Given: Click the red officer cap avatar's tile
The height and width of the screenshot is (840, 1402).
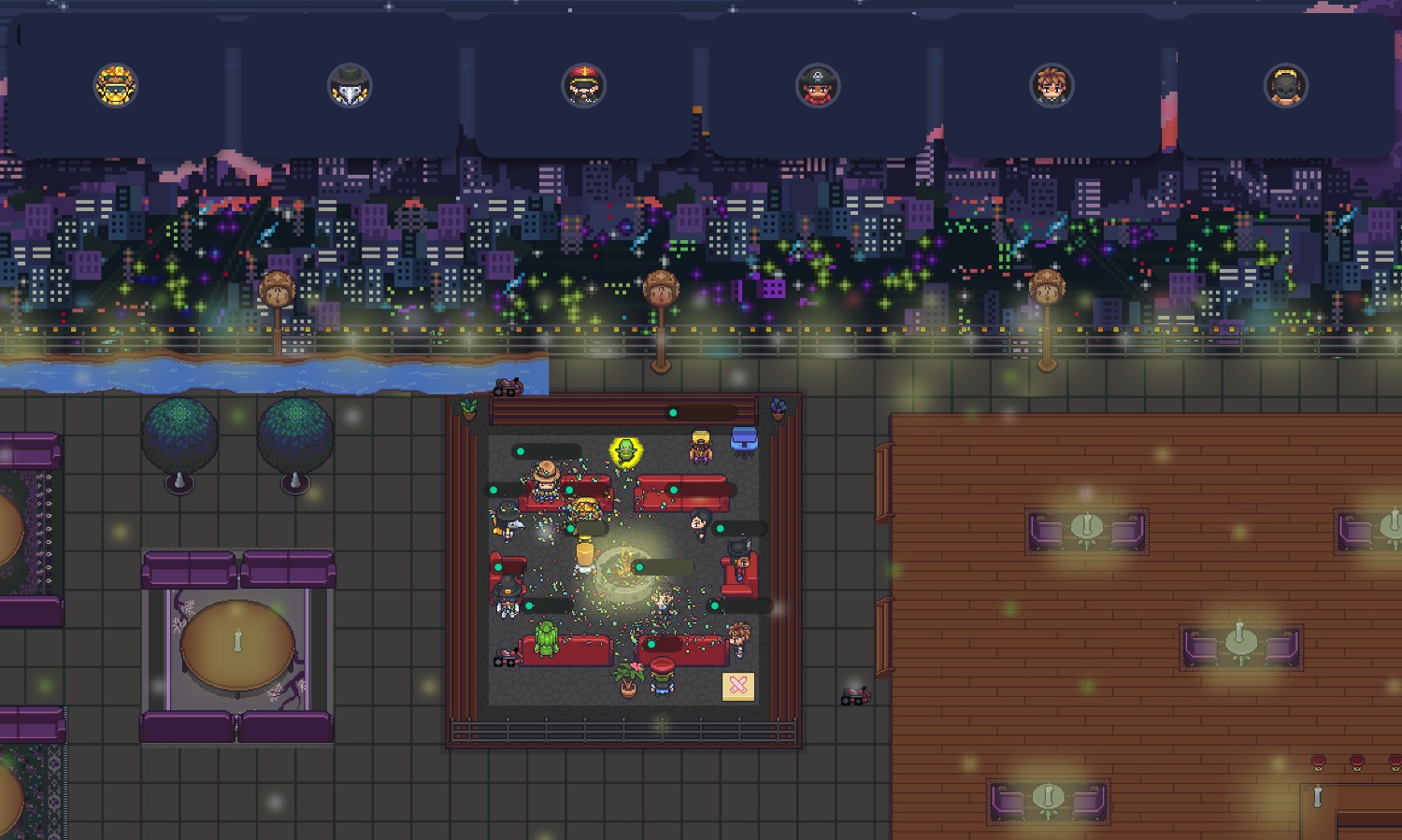Looking at the screenshot, I should tap(583, 86).
